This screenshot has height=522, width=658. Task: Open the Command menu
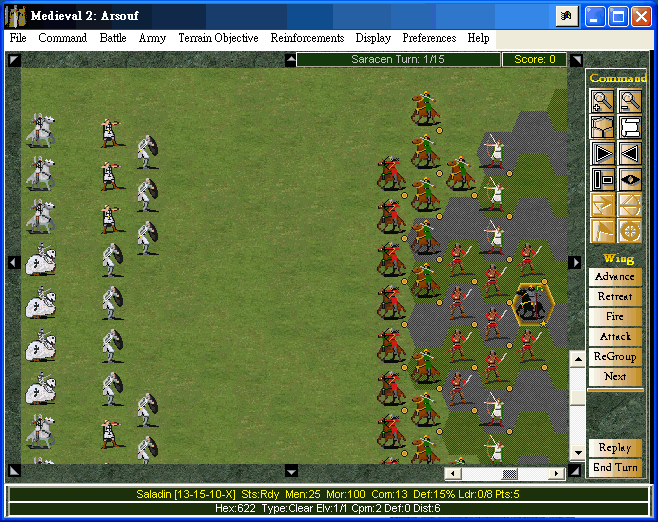(x=63, y=38)
